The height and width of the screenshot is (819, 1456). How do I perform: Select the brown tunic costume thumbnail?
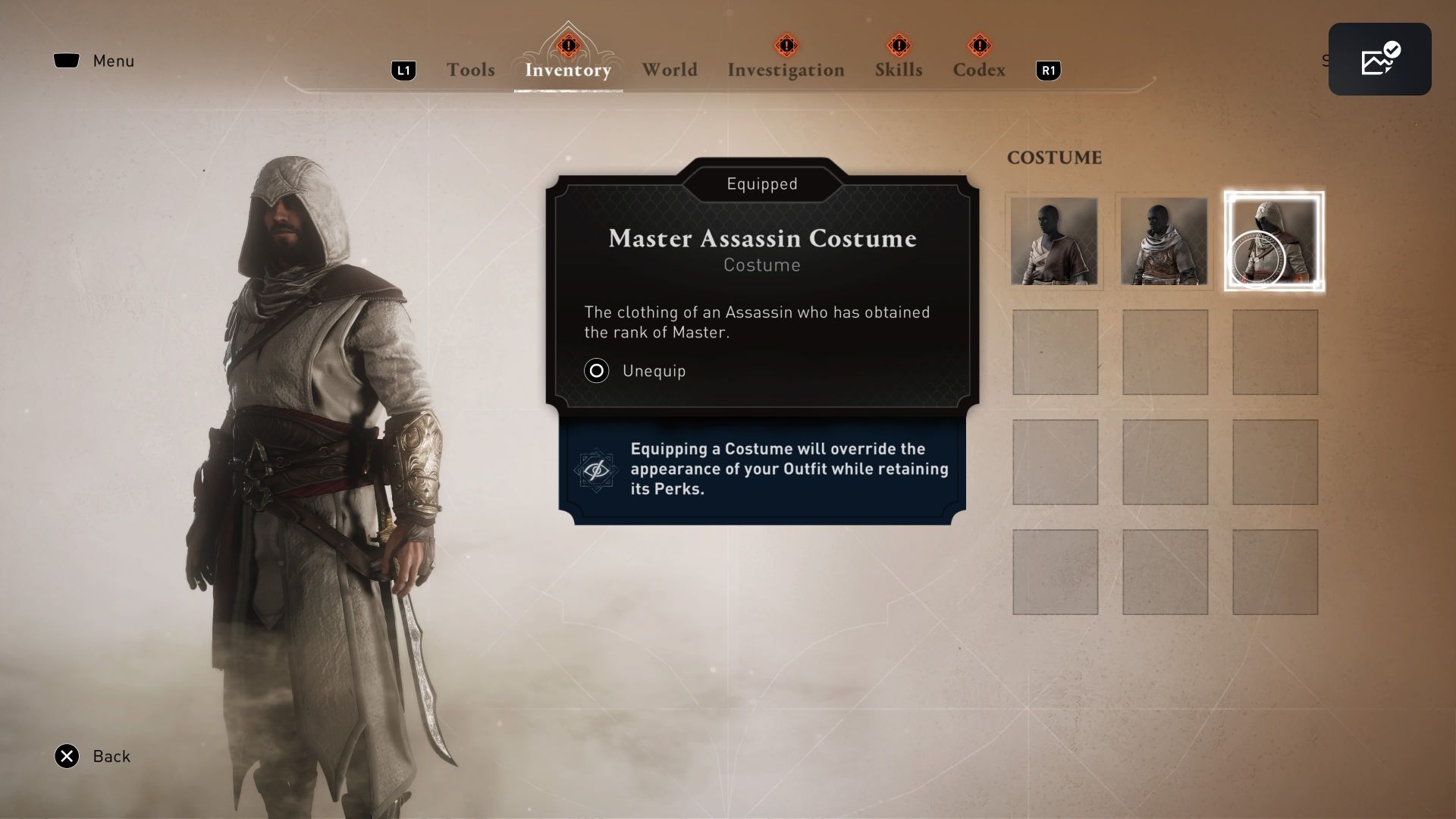pyautogui.click(x=1054, y=241)
